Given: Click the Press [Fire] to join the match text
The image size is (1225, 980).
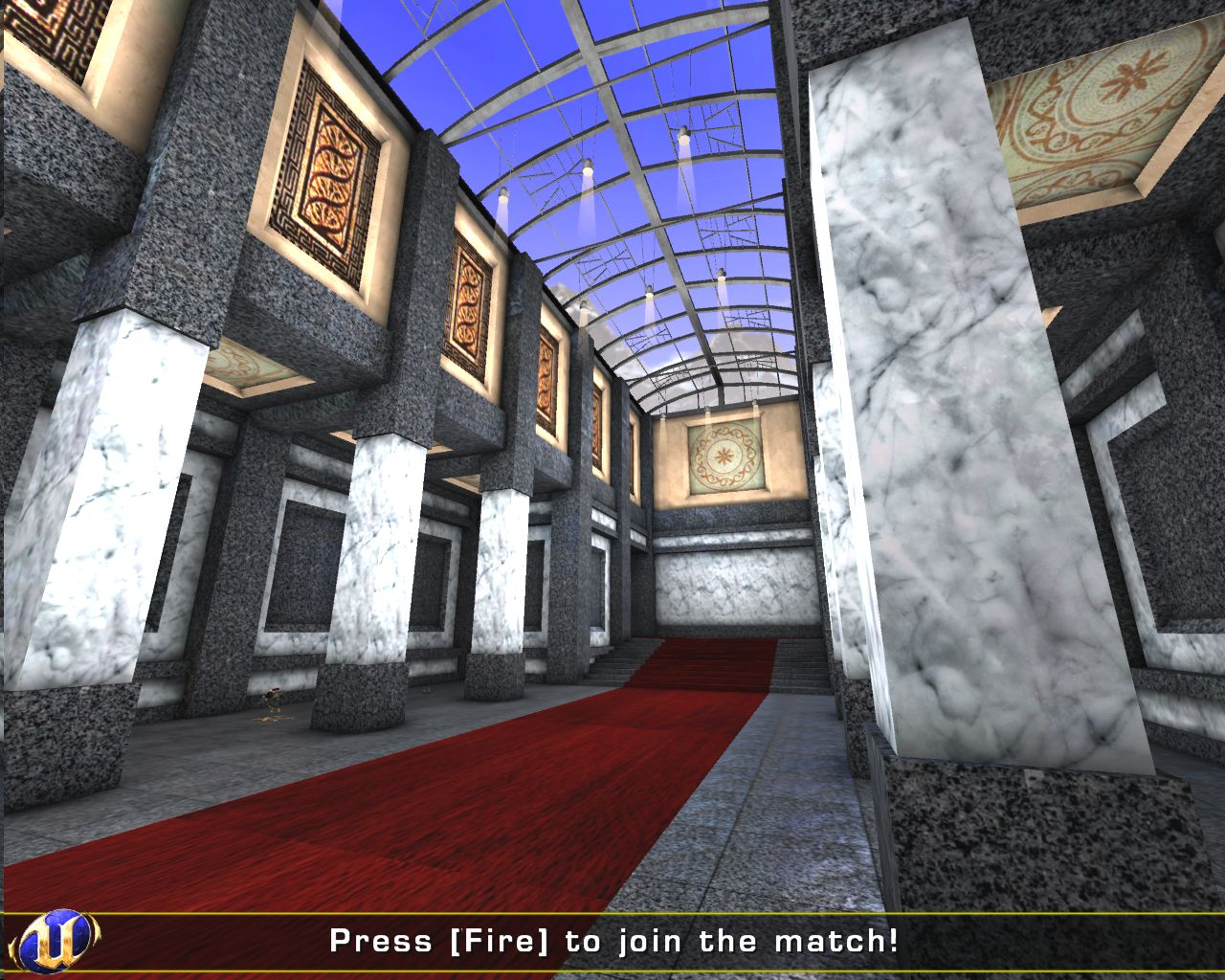Looking at the screenshot, I should tap(612, 943).
